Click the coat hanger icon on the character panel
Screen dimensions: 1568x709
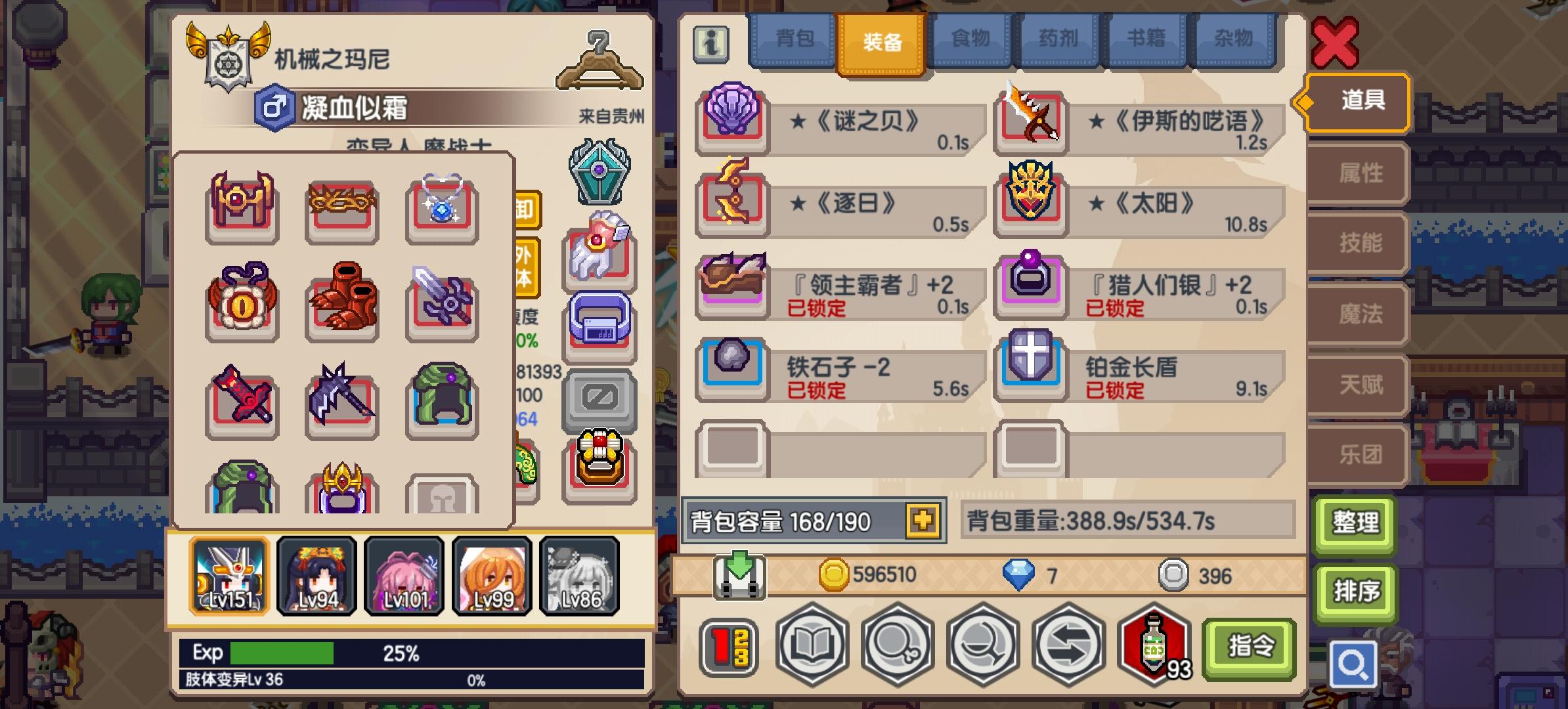pos(598,62)
